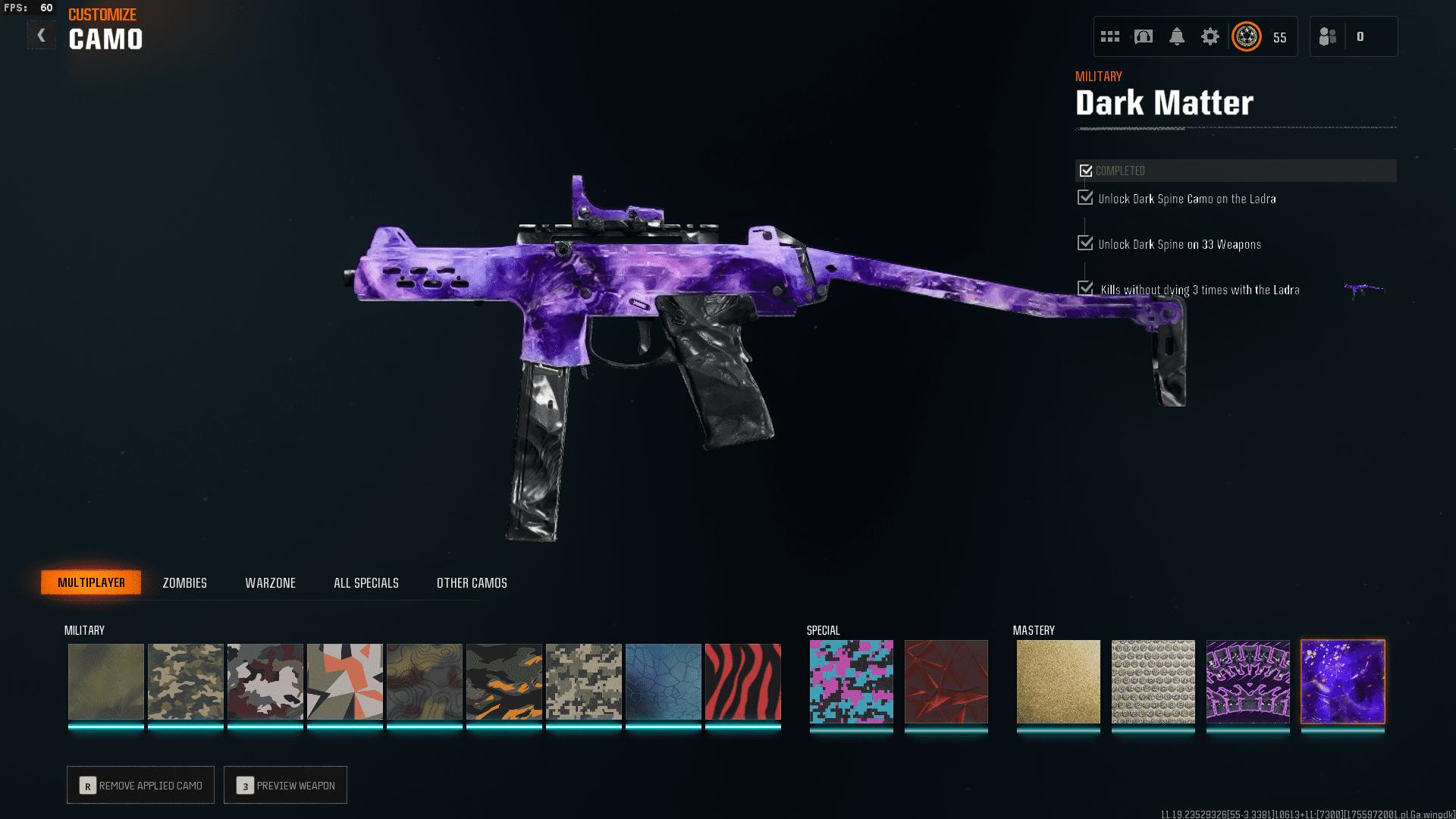The image size is (1456, 819).
Task: Pick the red shattered crystal special camo
Action: coord(946,681)
